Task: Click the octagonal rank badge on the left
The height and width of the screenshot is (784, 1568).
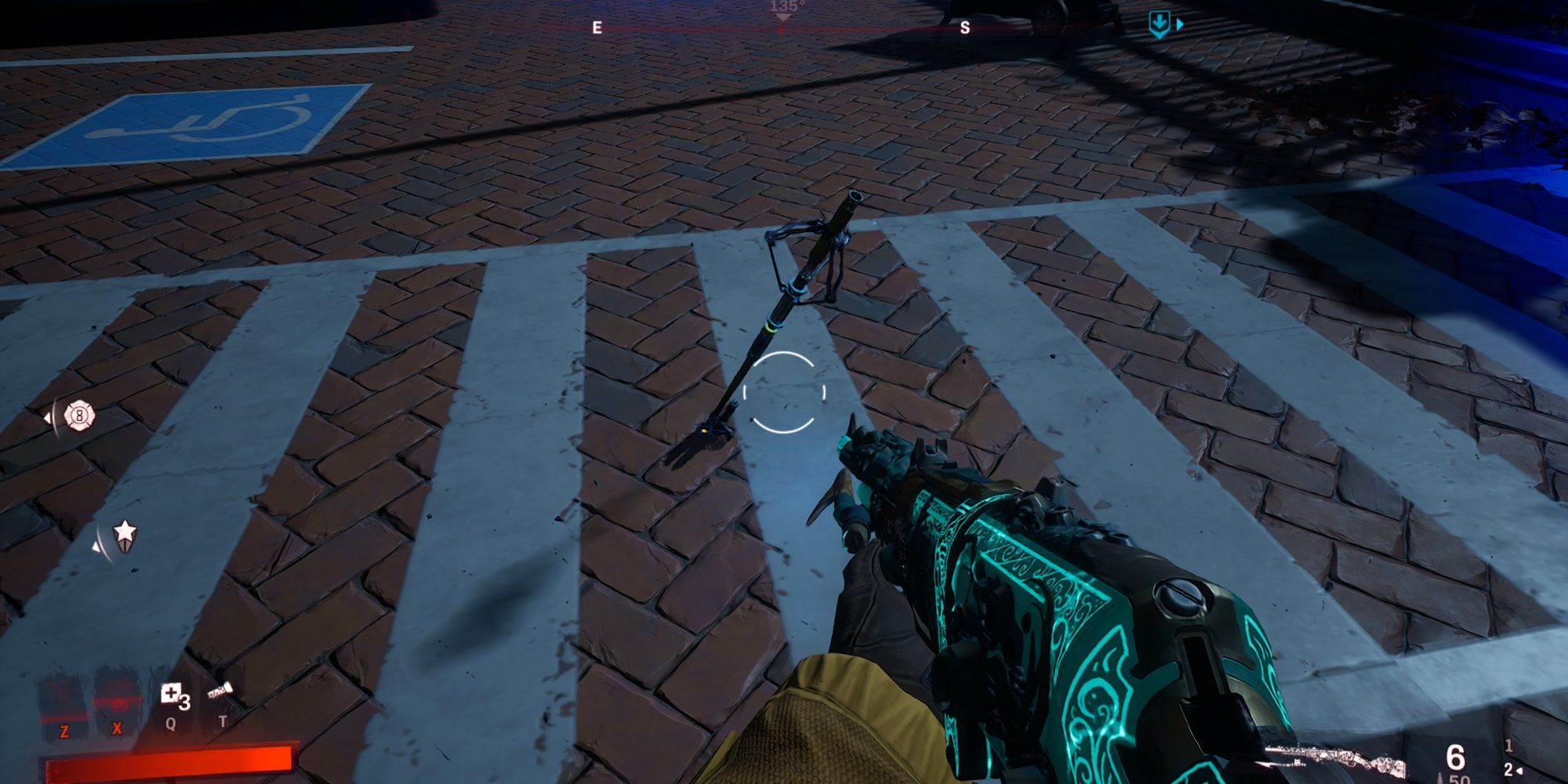Action: 78,416
